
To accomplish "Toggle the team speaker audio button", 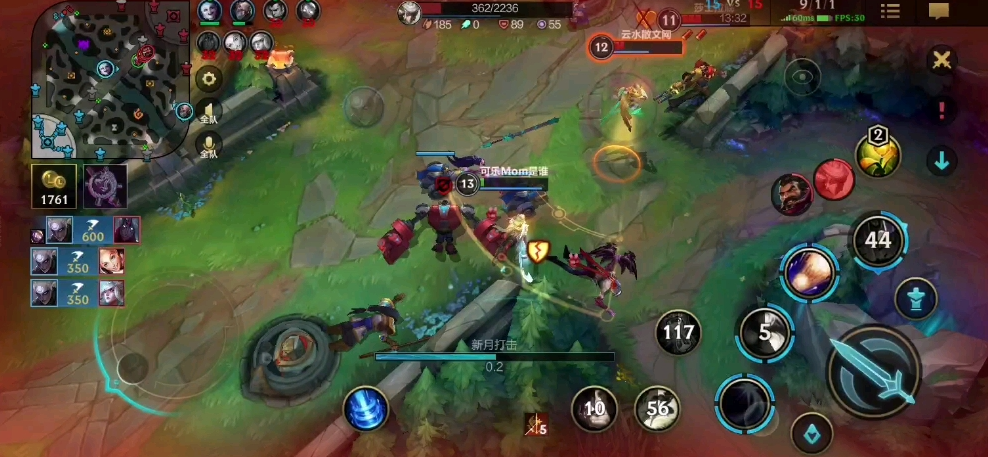I will 209,112.
